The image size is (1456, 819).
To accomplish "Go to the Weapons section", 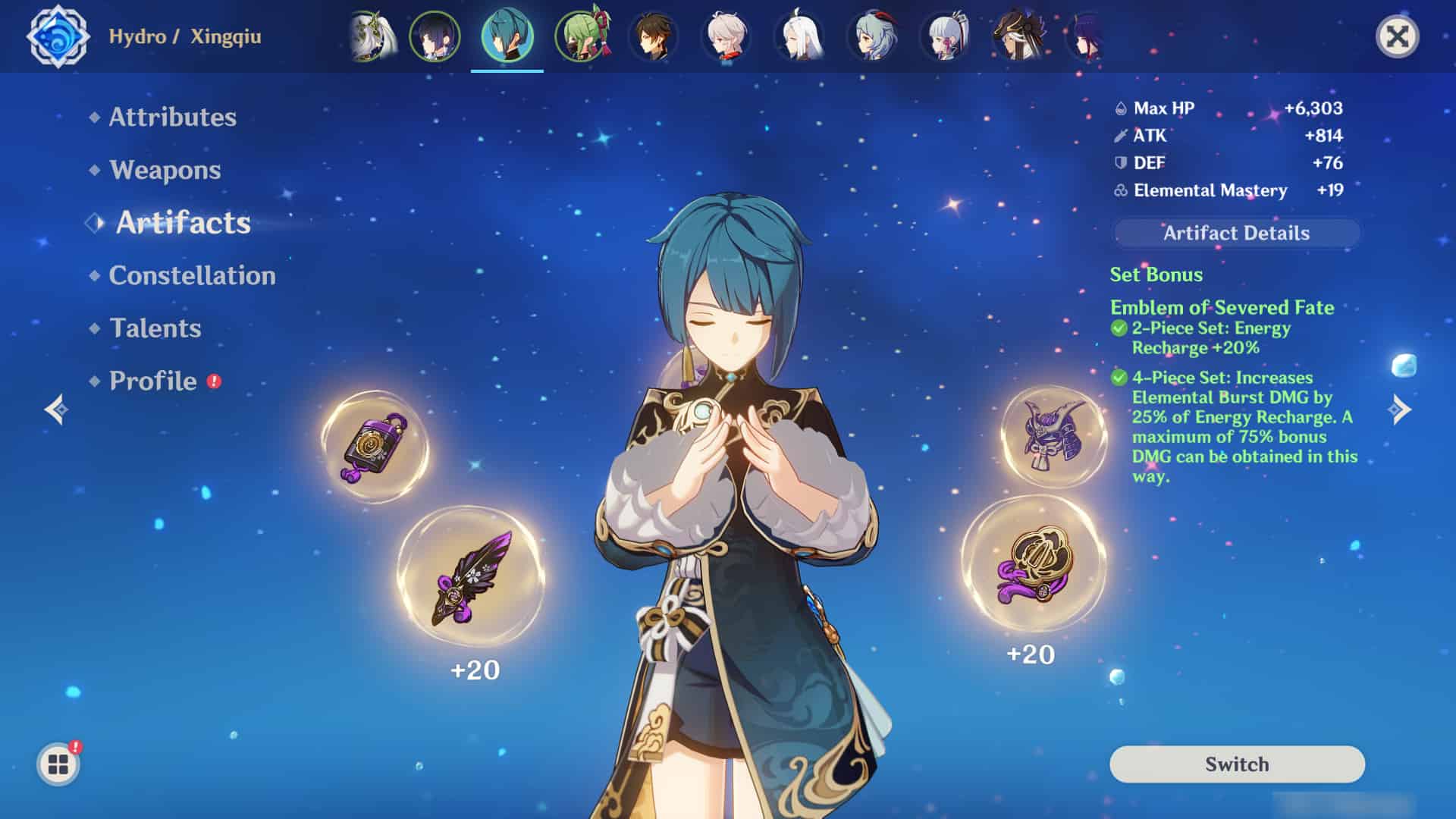I will point(165,170).
